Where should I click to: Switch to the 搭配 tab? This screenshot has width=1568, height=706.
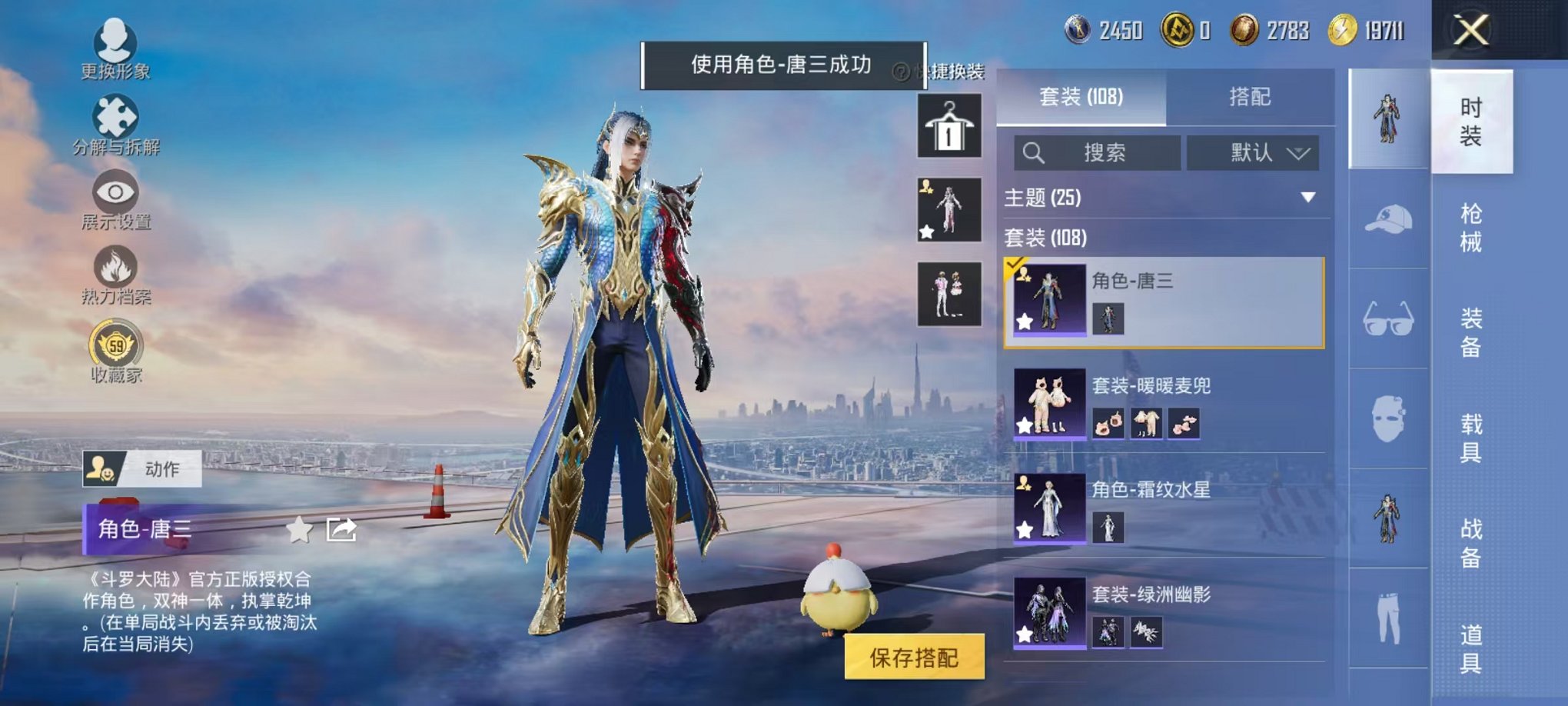[1249, 97]
